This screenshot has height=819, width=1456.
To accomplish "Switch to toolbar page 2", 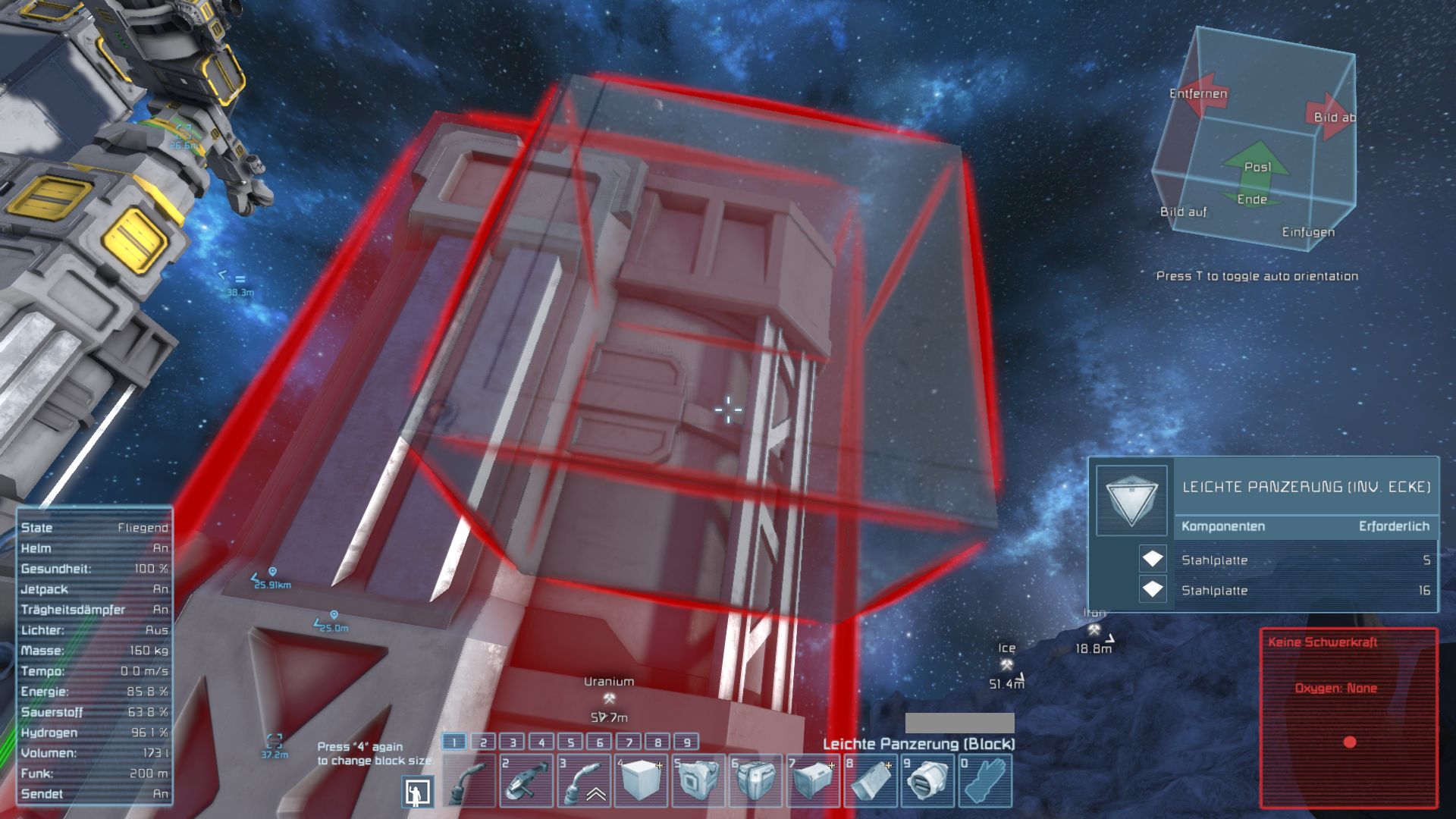I will [x=483, y=742].
